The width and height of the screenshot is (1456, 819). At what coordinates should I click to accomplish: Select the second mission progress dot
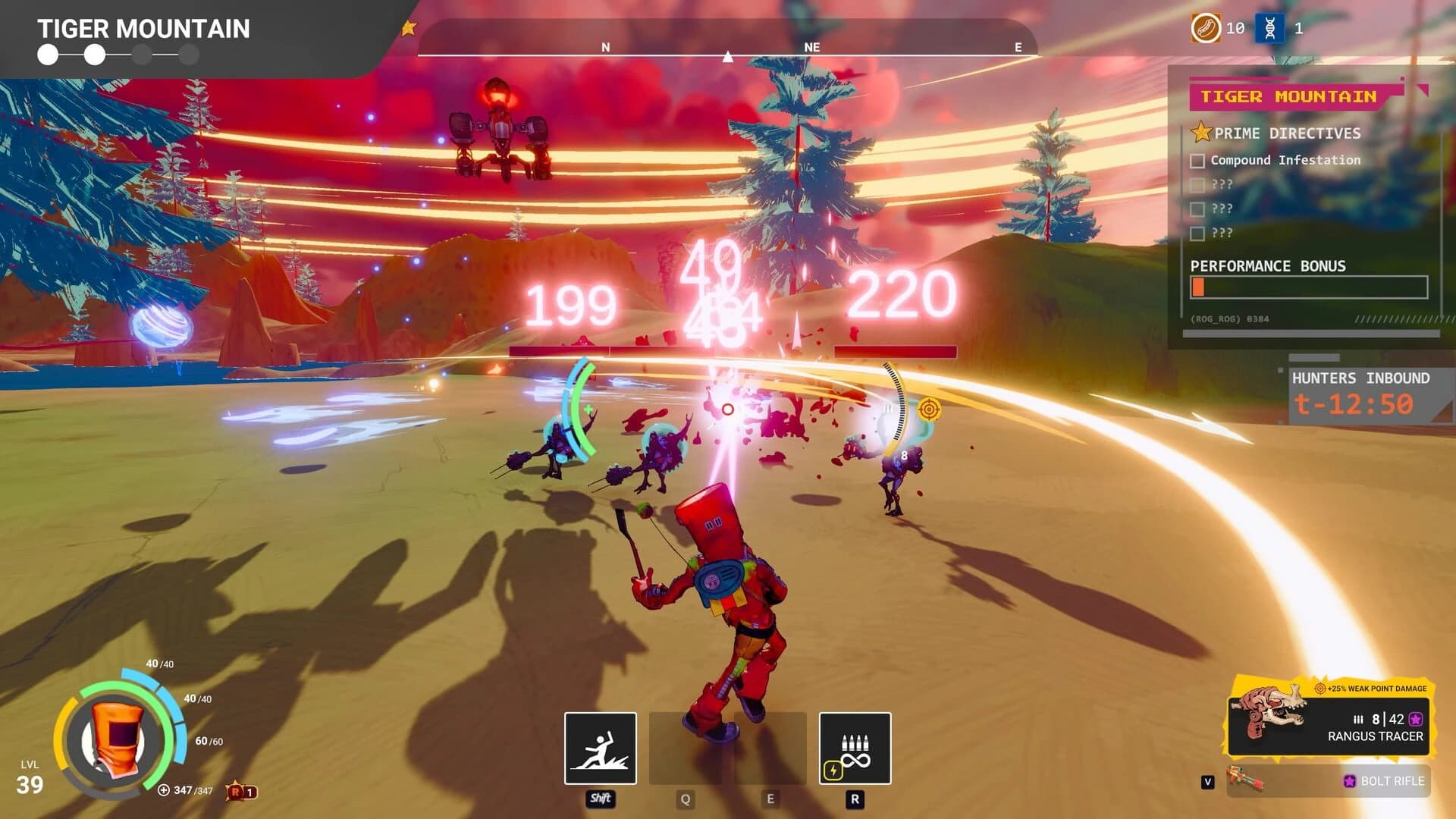click(x=93, y=55)
